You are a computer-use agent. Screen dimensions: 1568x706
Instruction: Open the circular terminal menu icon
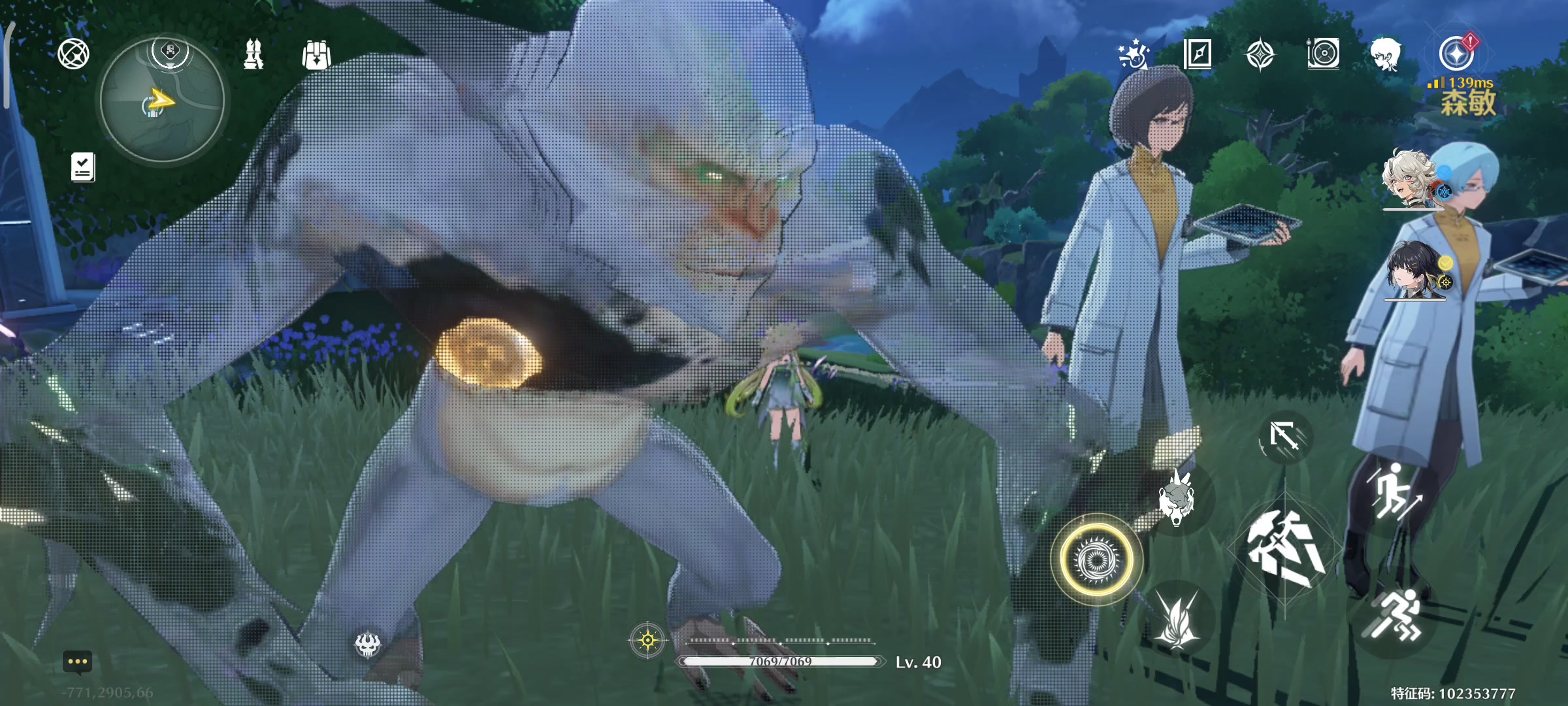(73, 54)
